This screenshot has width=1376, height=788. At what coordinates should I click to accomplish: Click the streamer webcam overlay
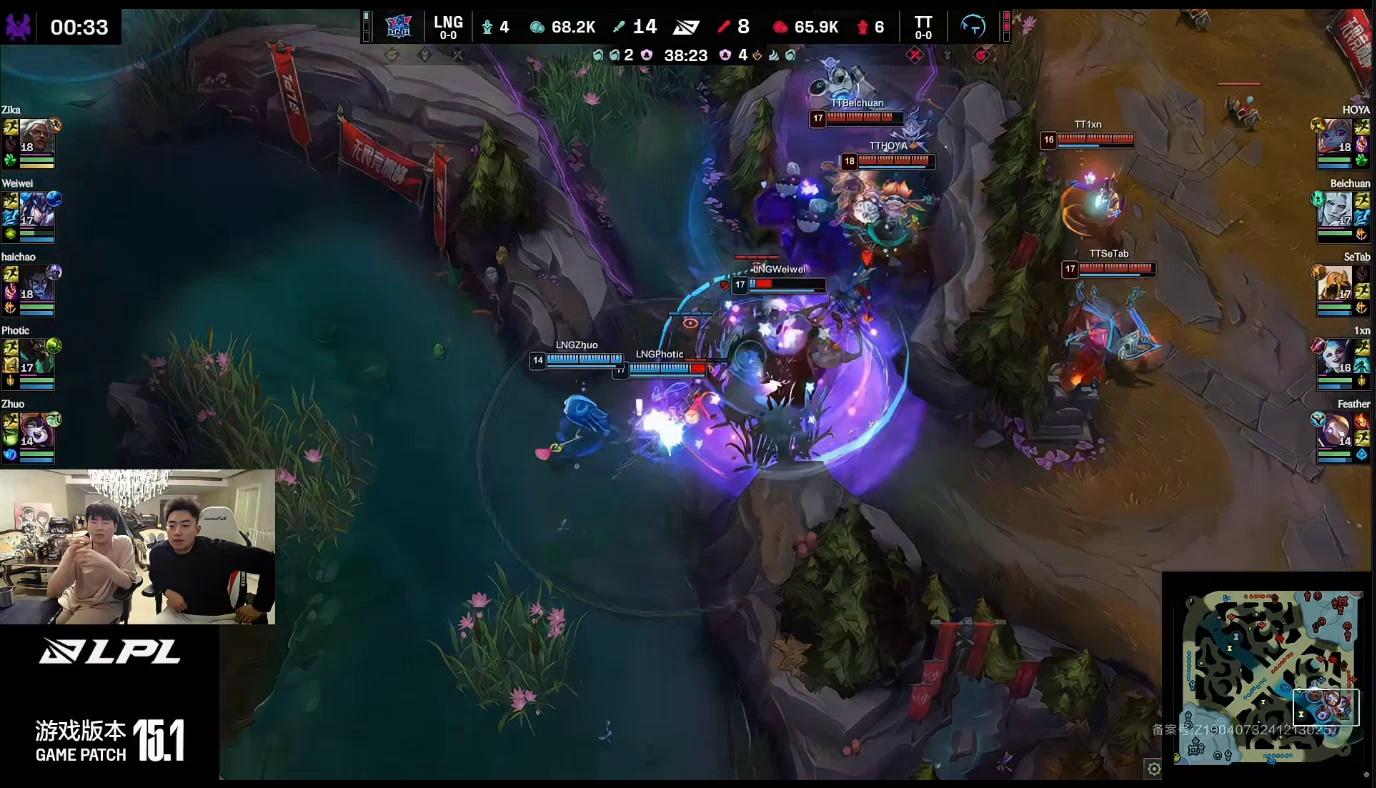click(x=137, y=547)
